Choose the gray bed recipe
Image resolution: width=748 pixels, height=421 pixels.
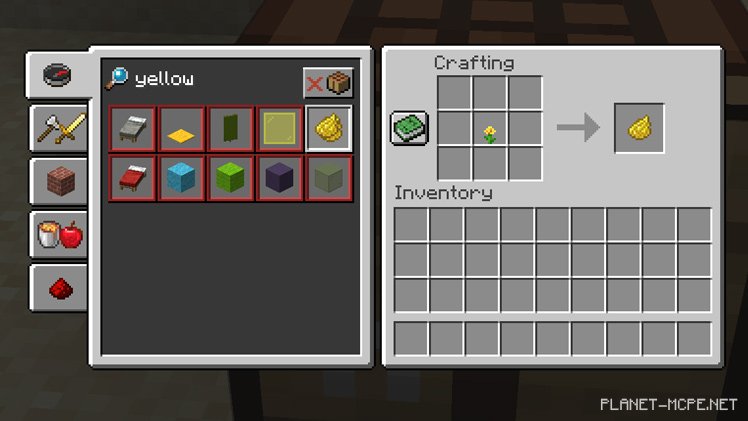[x=133, y=129]
